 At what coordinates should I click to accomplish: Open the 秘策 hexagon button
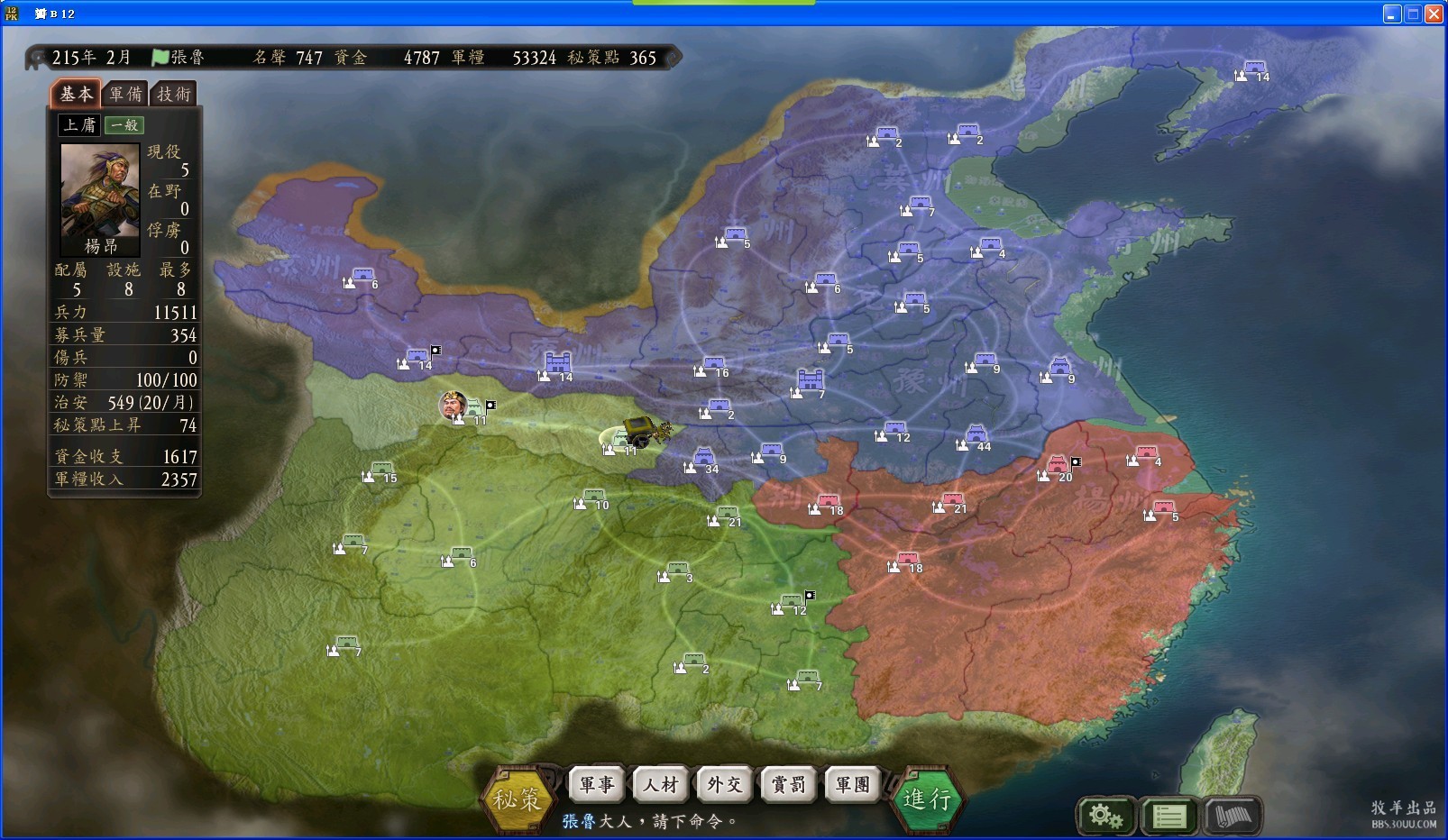(517, 797)
